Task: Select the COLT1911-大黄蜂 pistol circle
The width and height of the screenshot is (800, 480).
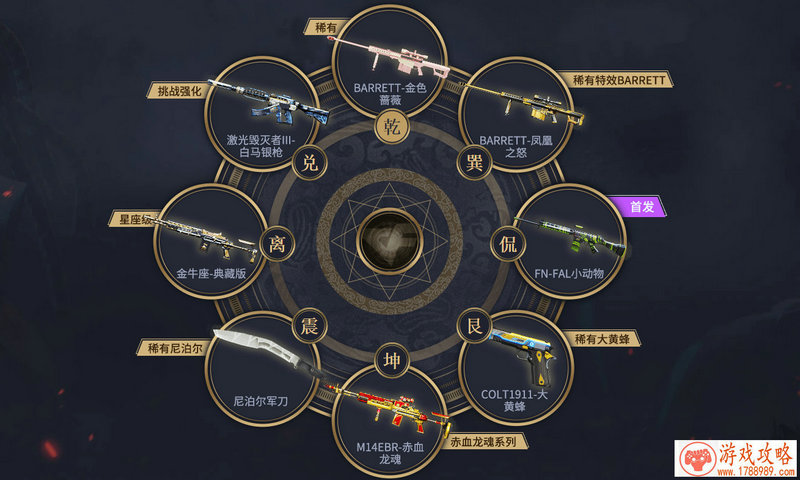Action: click(x=515, y=365)
